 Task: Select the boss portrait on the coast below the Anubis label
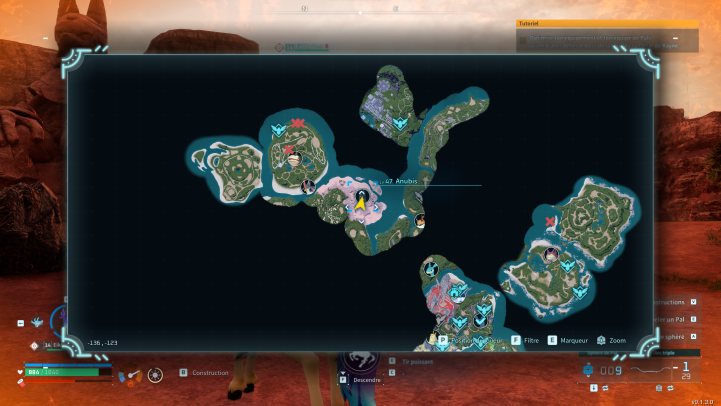[420, 221]
